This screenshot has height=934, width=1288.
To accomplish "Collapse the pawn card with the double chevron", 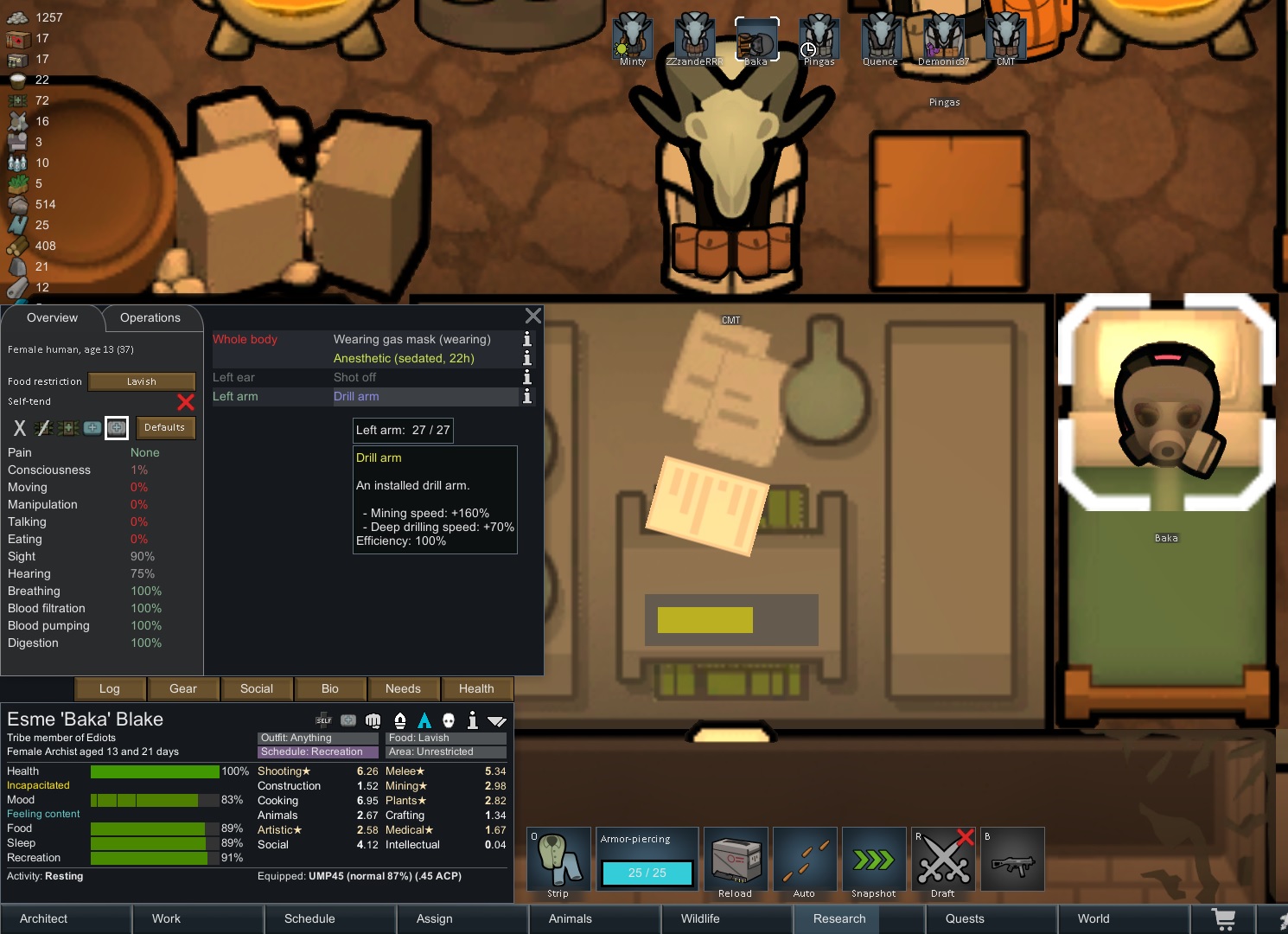I will [496, 720].
